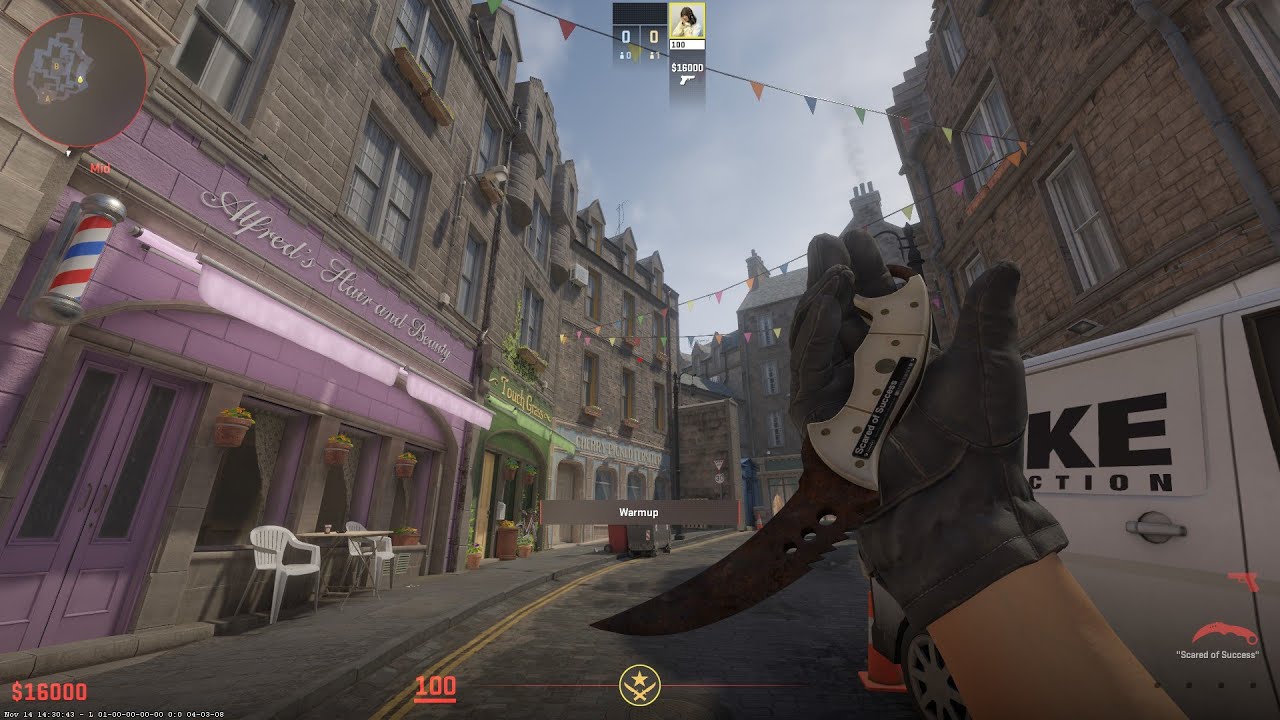Select the player avatar portrait
1280x720 pixels.
pos(686,20)
